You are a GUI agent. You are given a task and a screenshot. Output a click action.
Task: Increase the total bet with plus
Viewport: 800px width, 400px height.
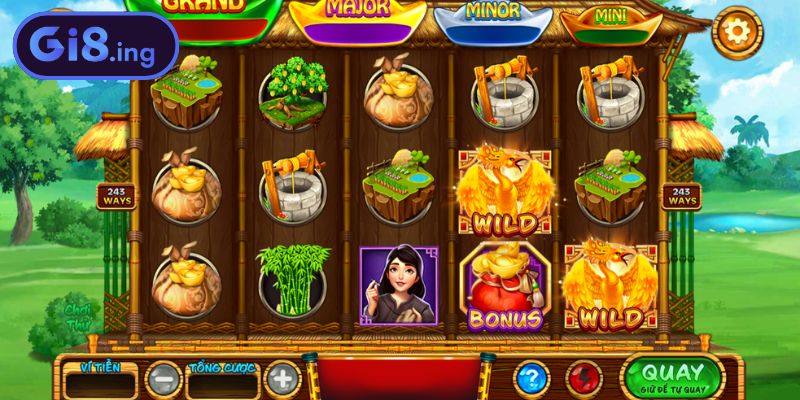[x=283, y=379]
